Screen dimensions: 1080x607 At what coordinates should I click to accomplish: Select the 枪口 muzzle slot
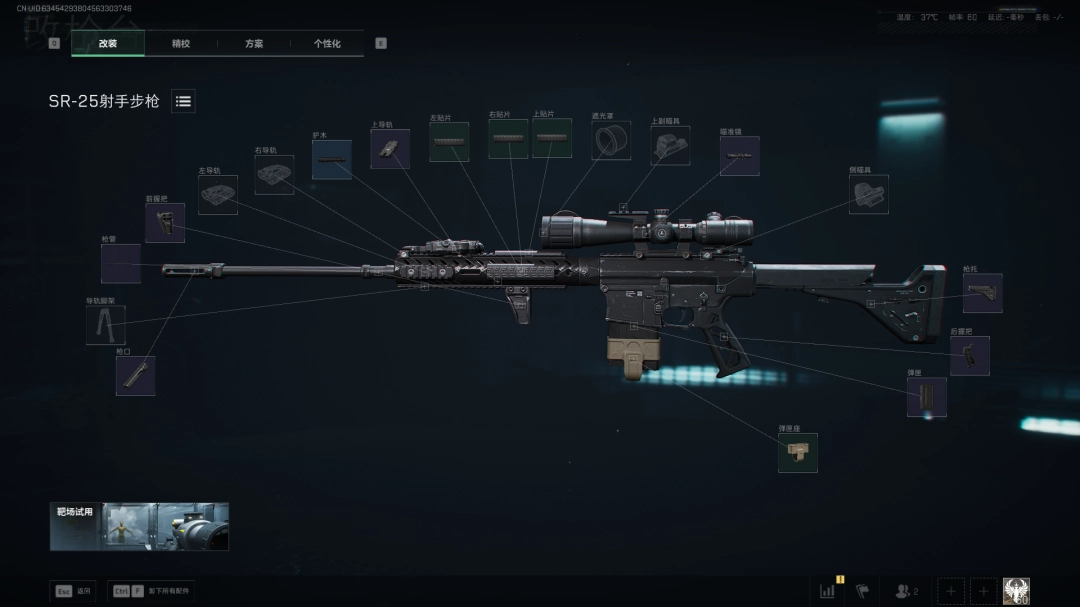point(135,375)
